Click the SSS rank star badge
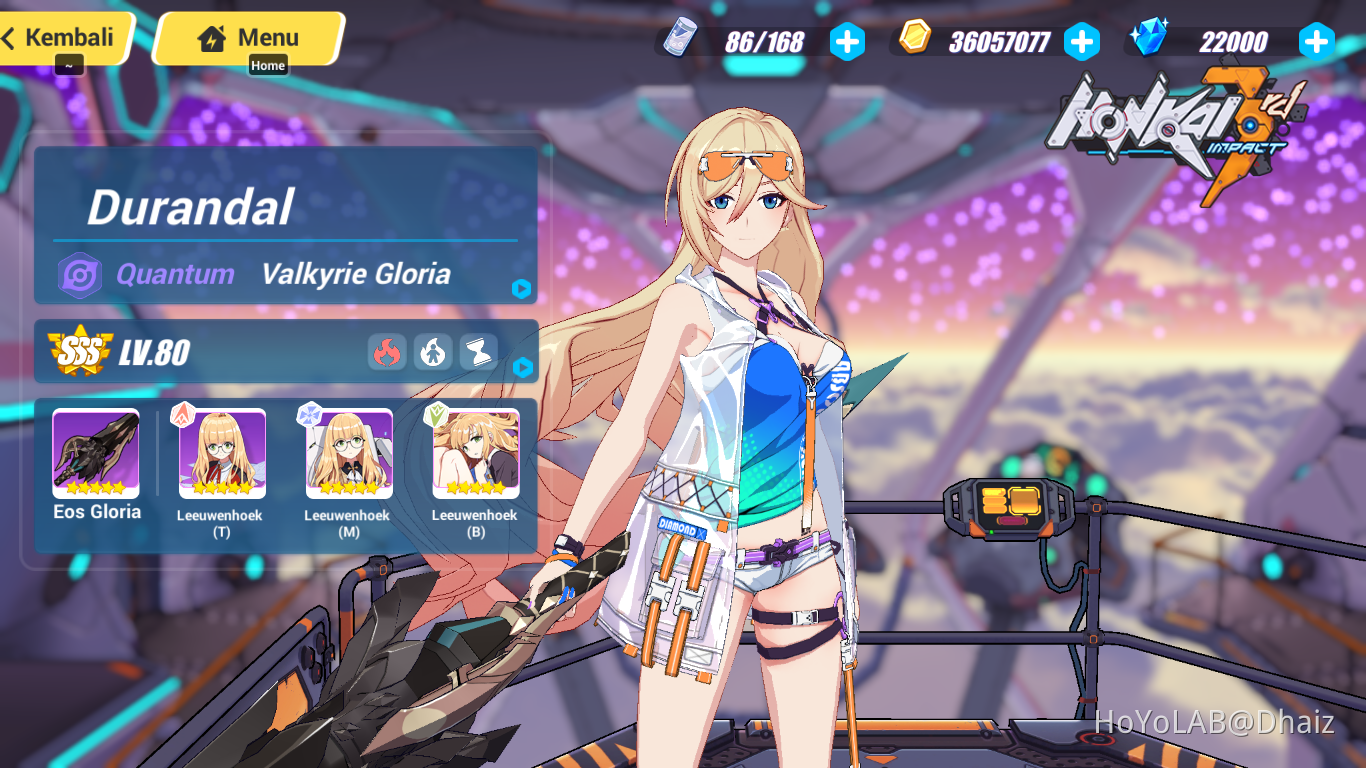1366x768 pixels. pyautogui.click(x=81, y=350)
